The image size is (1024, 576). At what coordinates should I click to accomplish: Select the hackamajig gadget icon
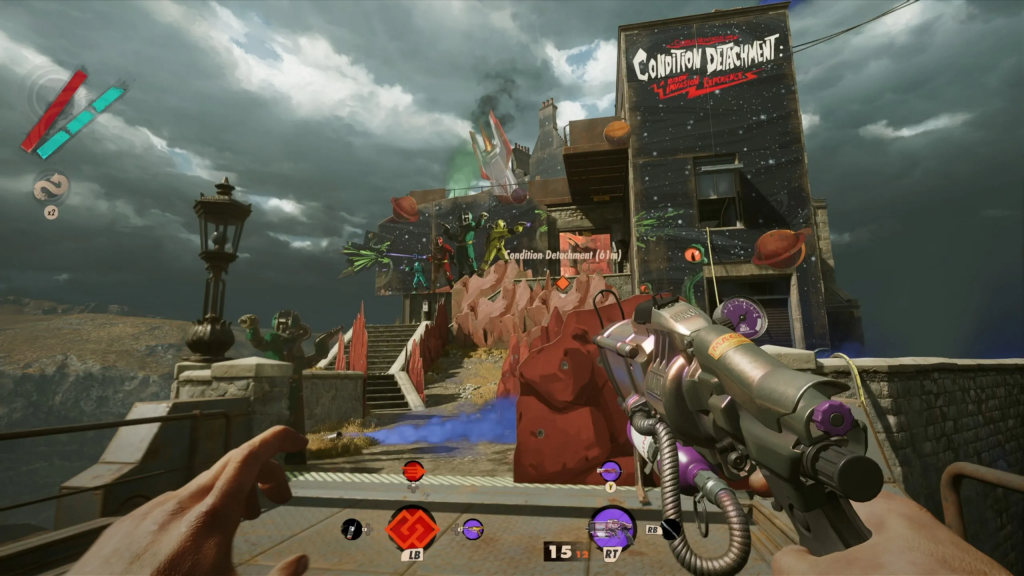coord(351,528)
